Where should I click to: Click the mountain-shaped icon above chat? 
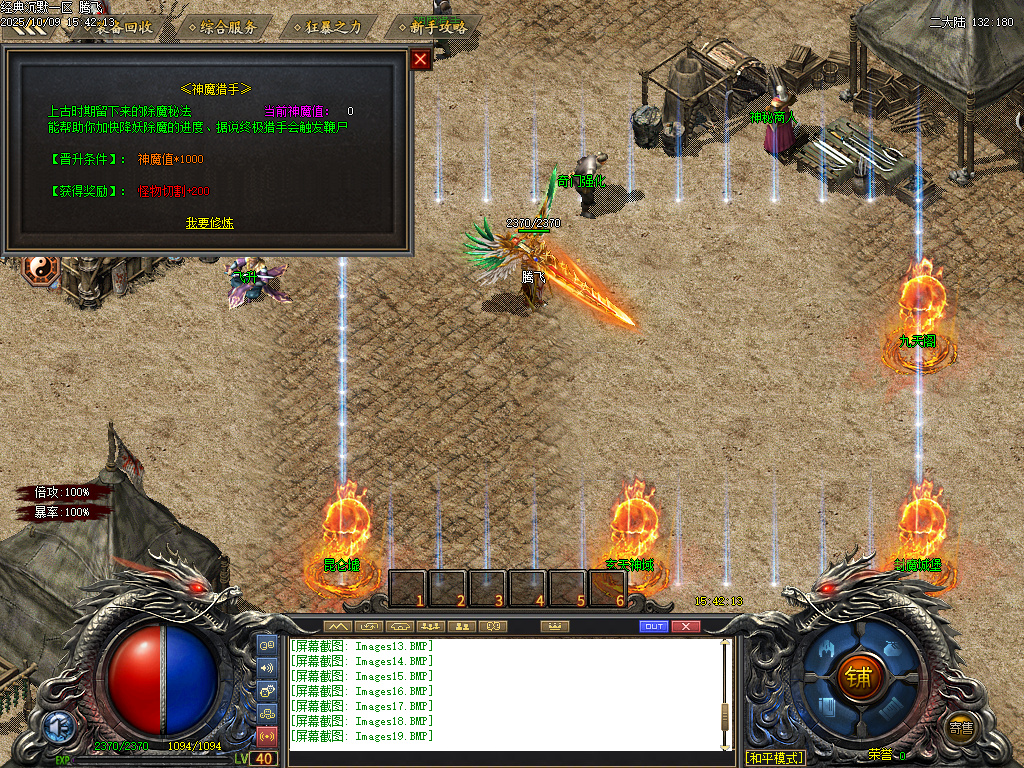[338, 626]
